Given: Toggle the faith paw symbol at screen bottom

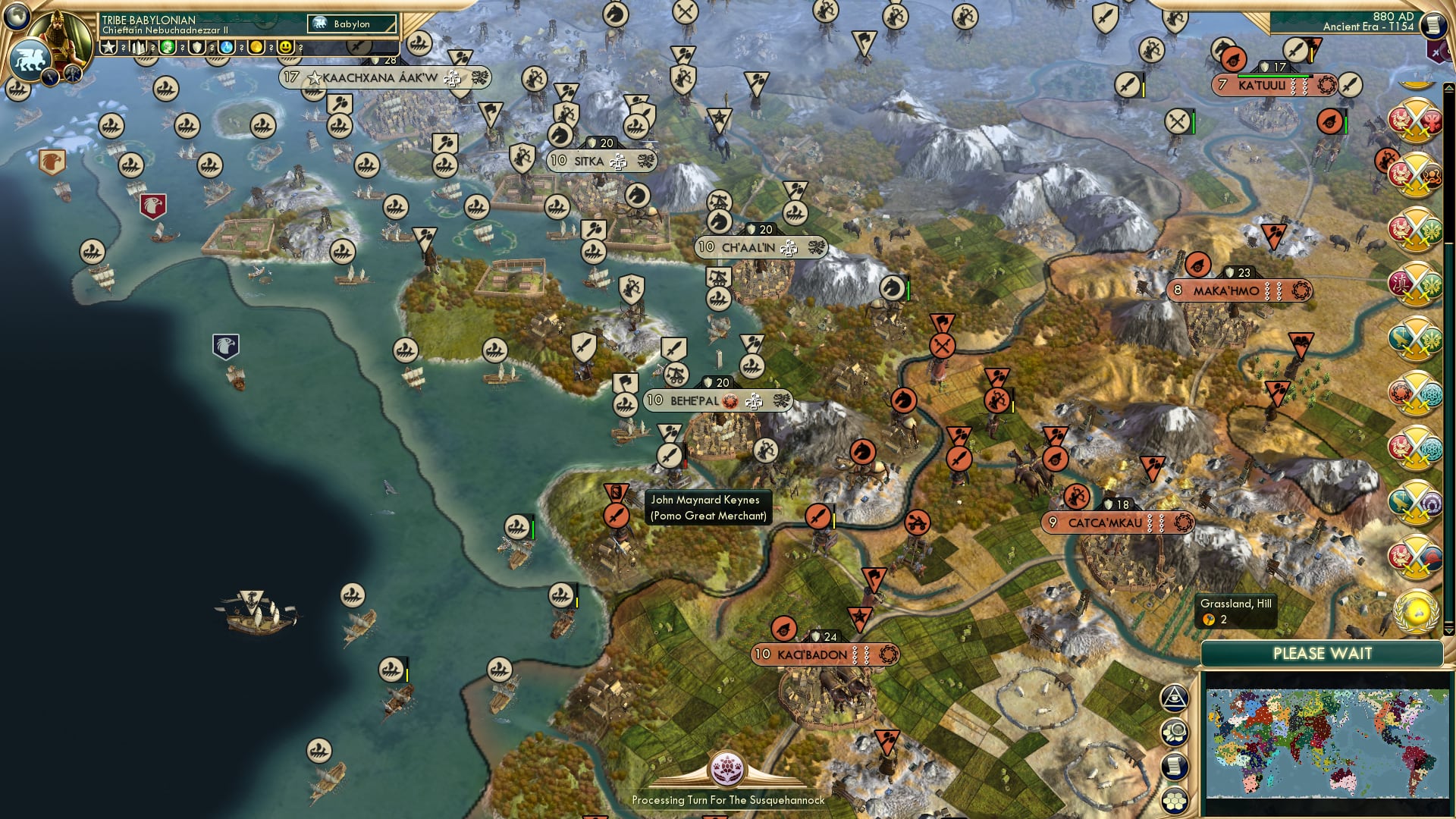Looking at the screenshot, I should click(729, 769).
